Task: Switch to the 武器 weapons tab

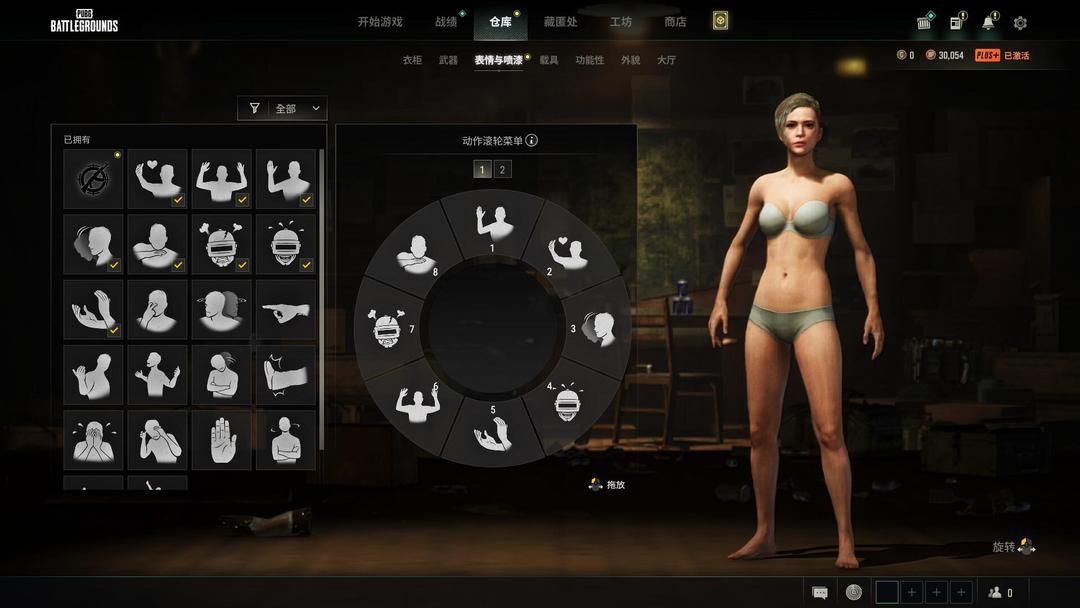Action: coord(448,60)
